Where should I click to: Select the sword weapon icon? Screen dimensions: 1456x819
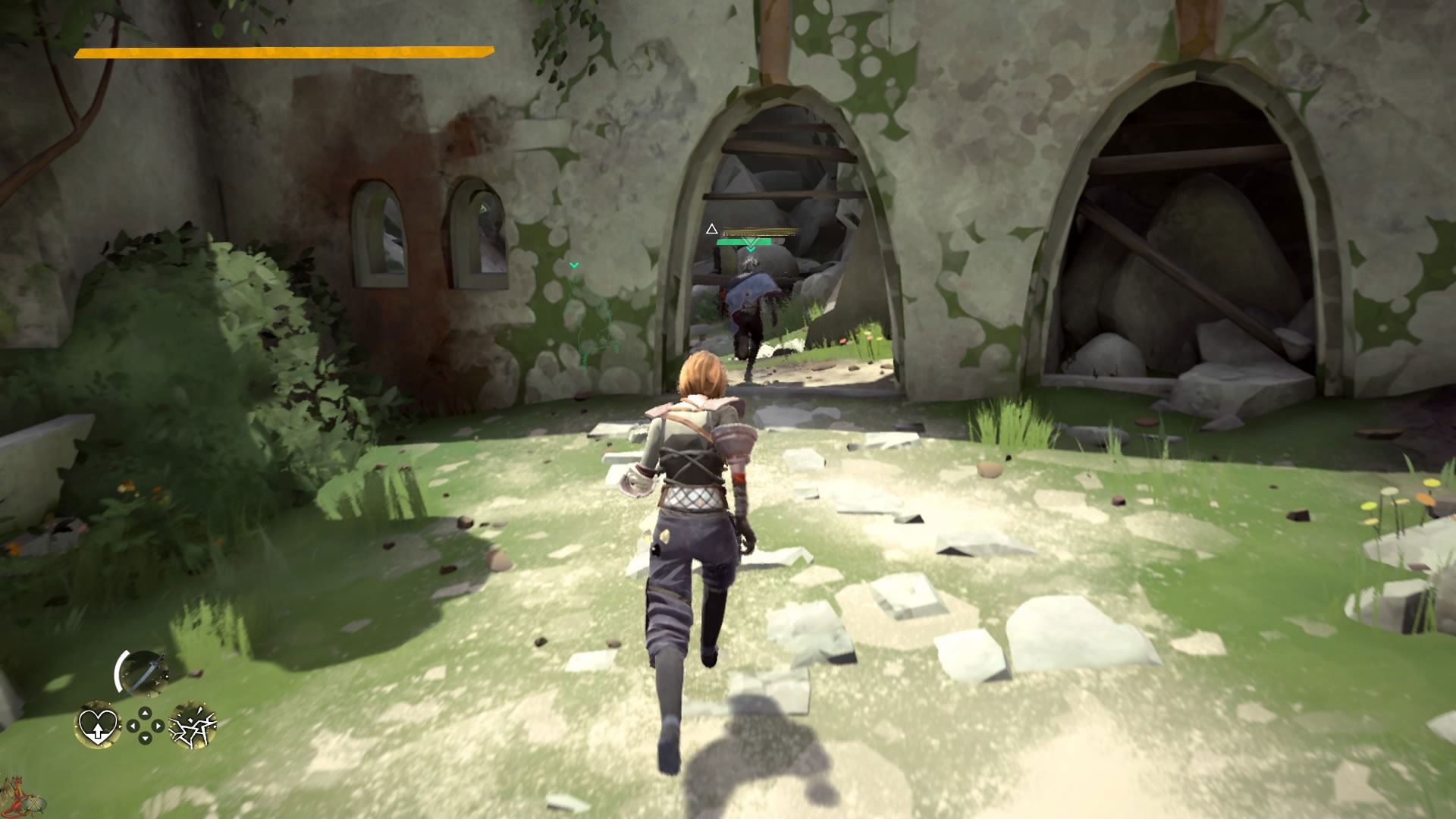click(x=143, y=673)
